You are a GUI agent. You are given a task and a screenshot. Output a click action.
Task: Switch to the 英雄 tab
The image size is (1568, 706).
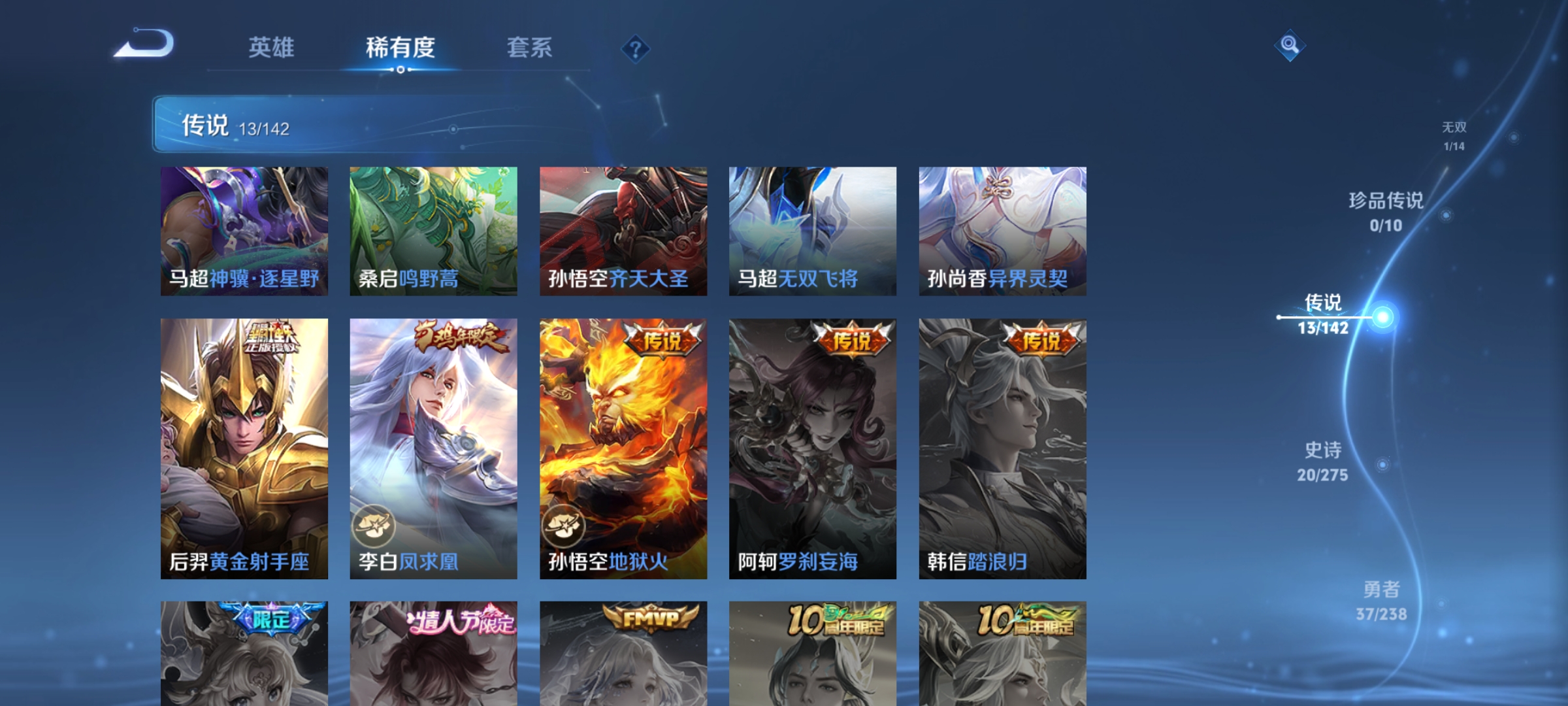[x=272, y=47]
